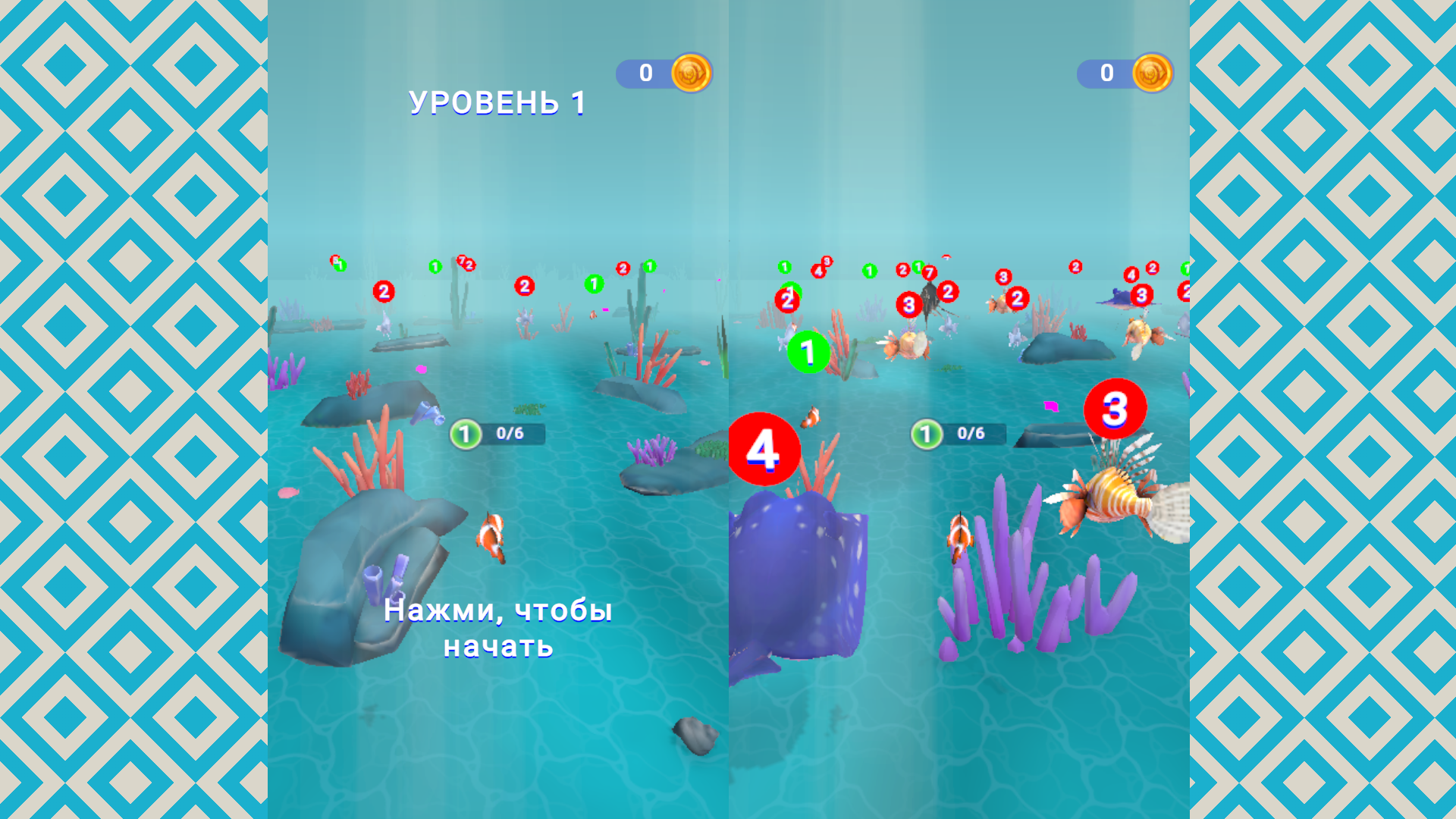Select the red "2" bubble on the left screen

pos(384,291)
